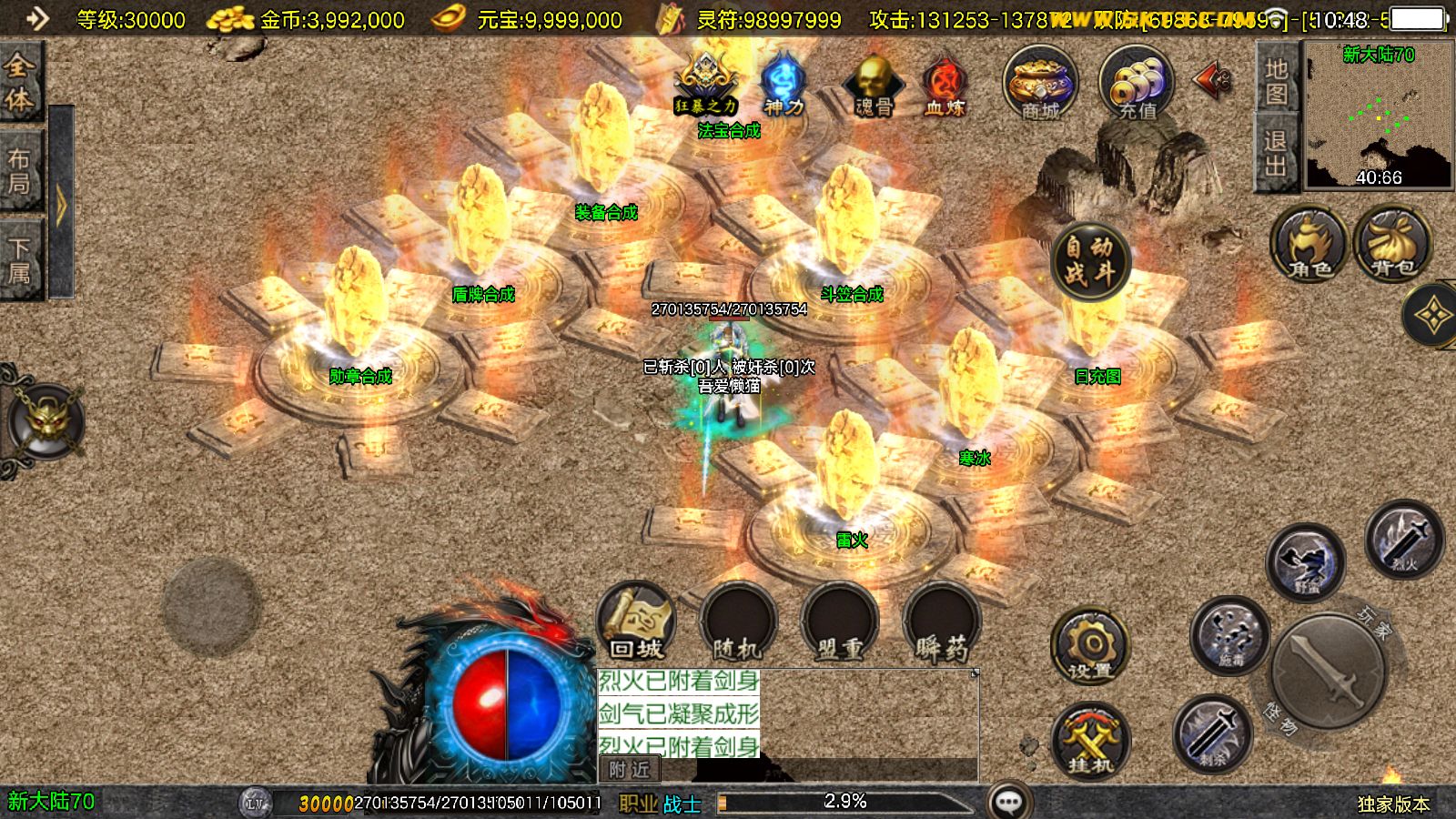The image size is (1456, 819).
Task: Click the 退出 exit button
Action: click(1276, 153)
